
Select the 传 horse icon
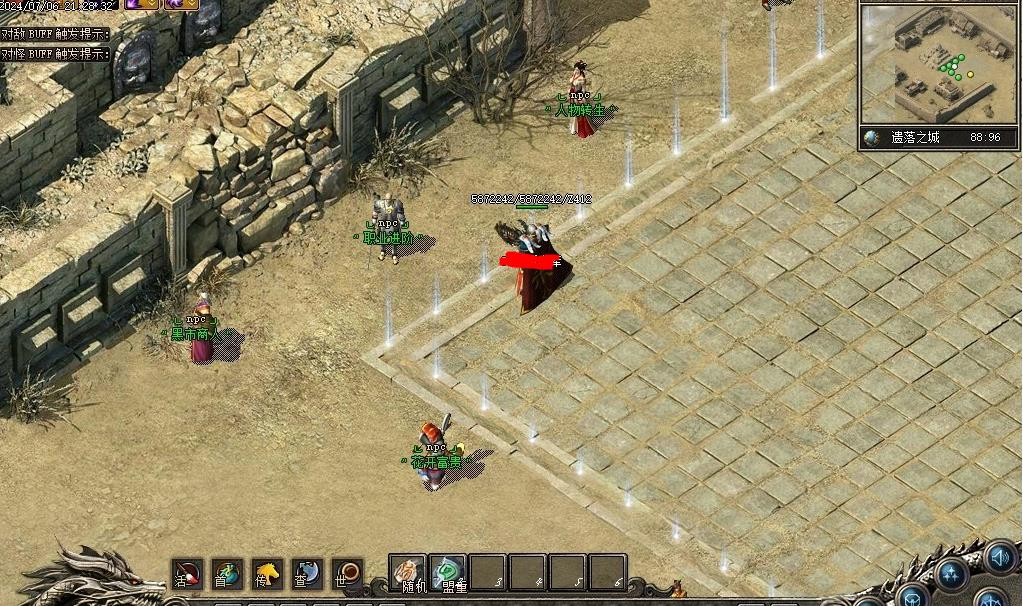tap(267, 574)
